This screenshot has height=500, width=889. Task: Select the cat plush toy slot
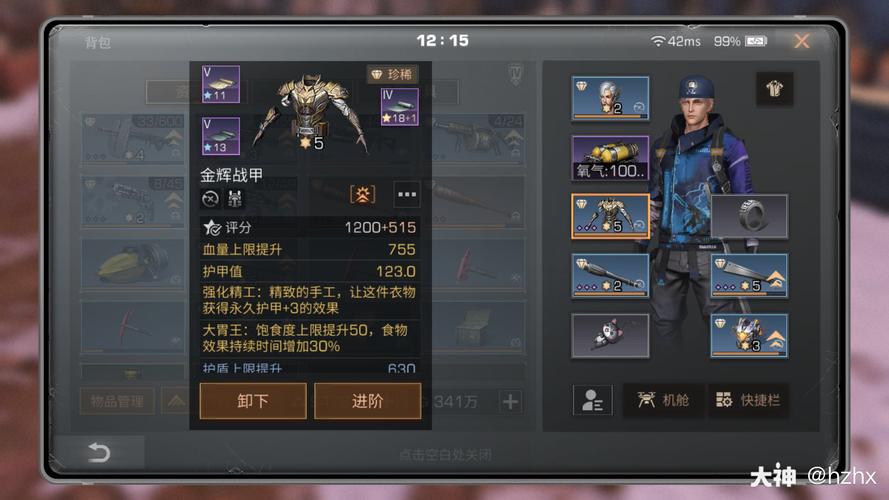[x=610, y=335]
